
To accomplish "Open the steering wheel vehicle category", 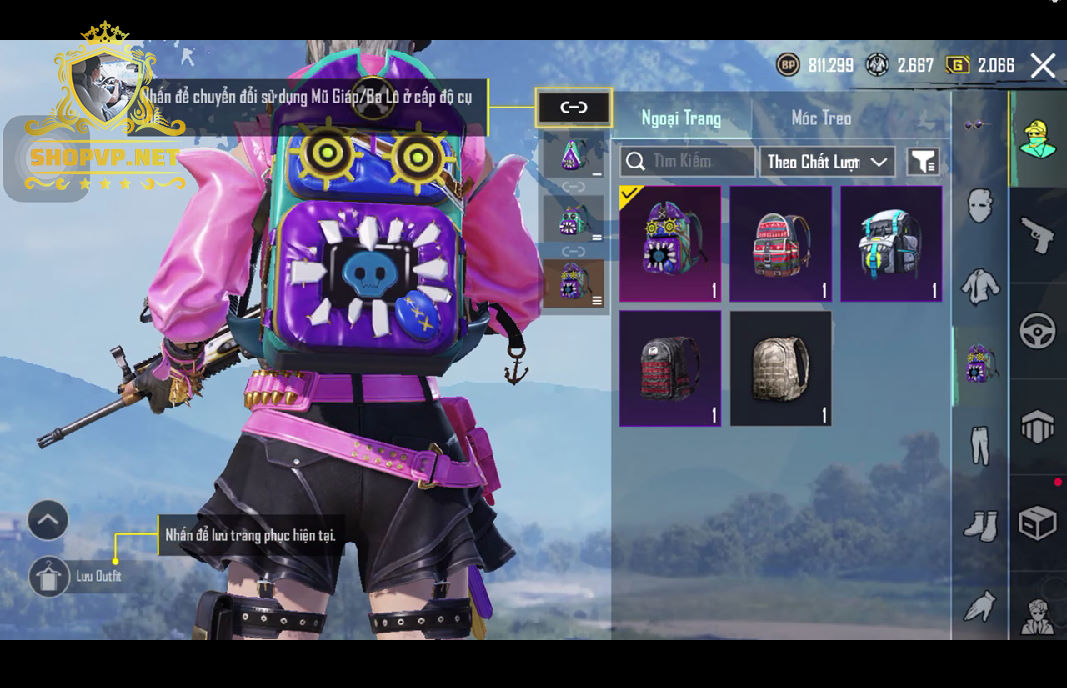I will pos(1037,331).
